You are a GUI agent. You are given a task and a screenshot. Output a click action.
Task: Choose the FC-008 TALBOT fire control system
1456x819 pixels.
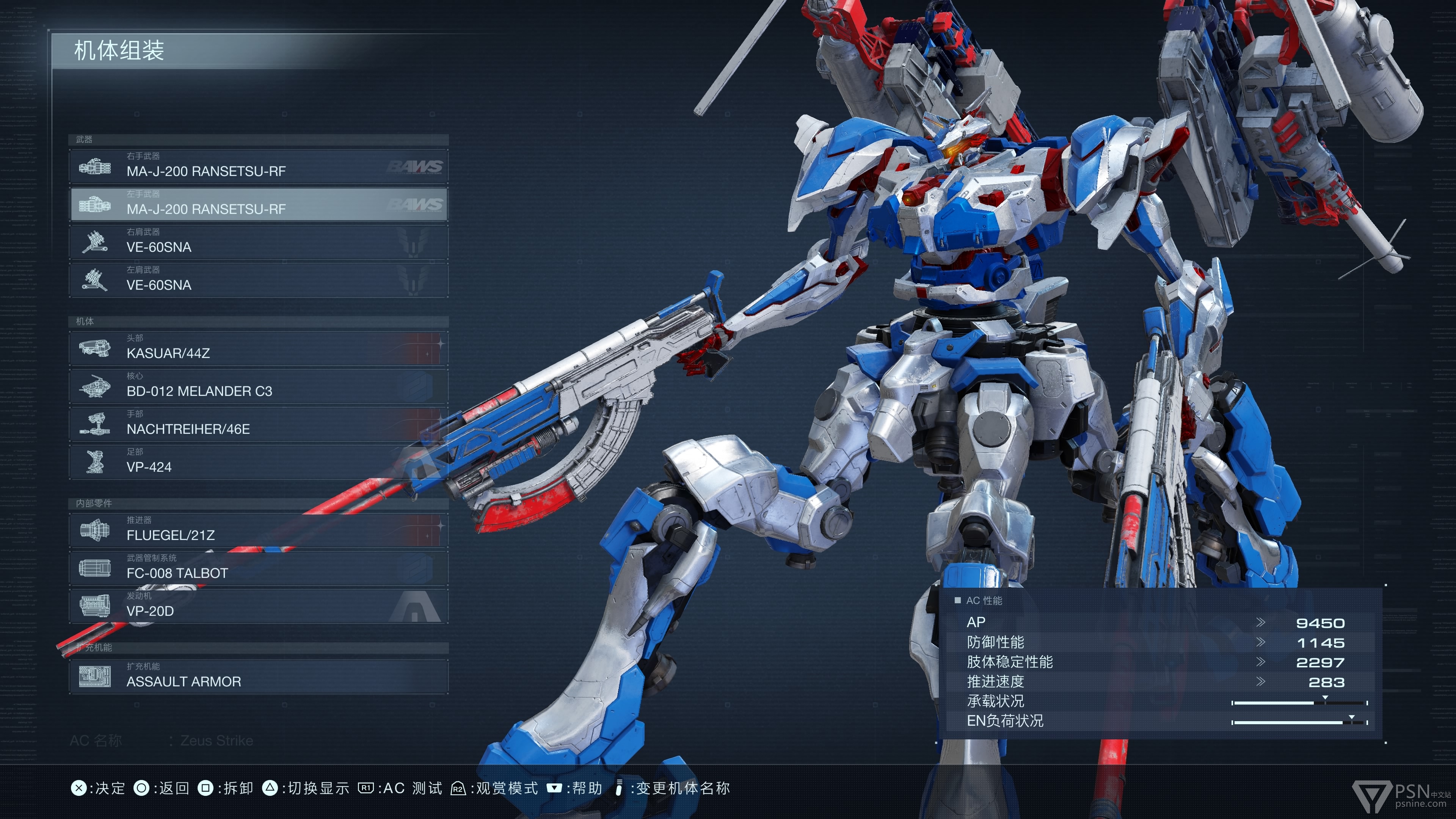point(258,568)
